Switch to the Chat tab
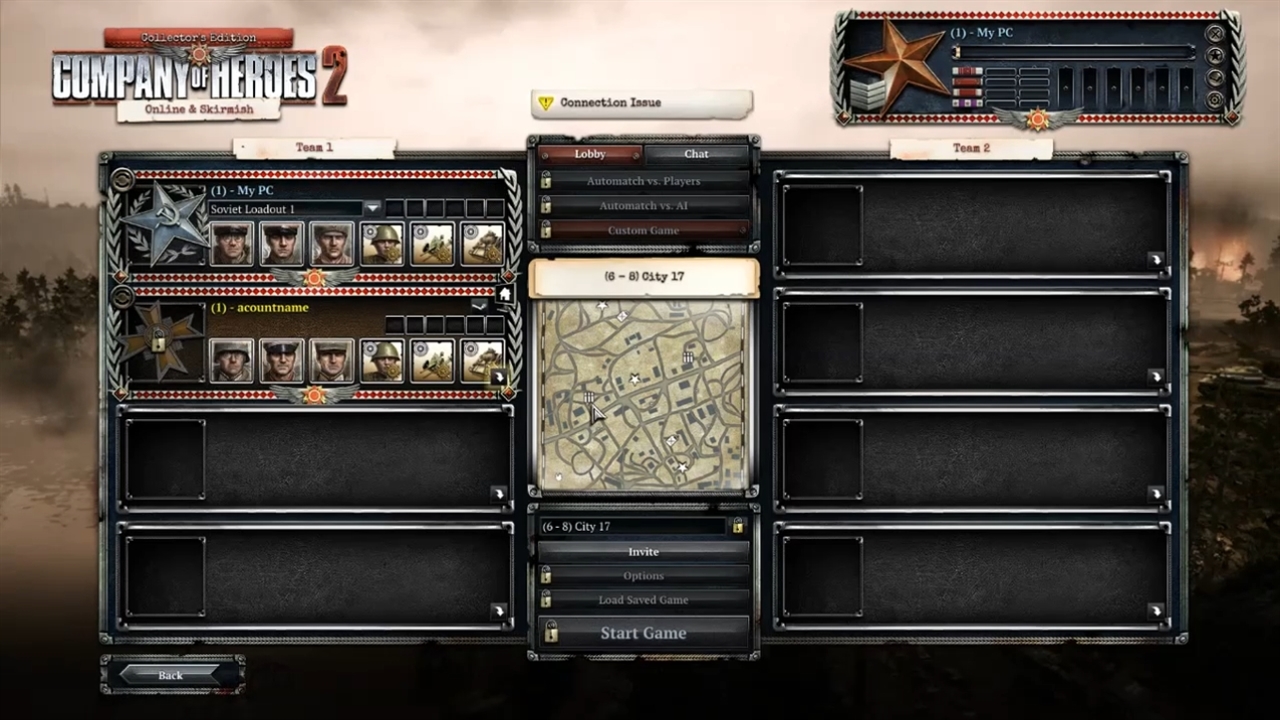The image size is (1280, 720). pyautogui.click(x=696, y=154)
